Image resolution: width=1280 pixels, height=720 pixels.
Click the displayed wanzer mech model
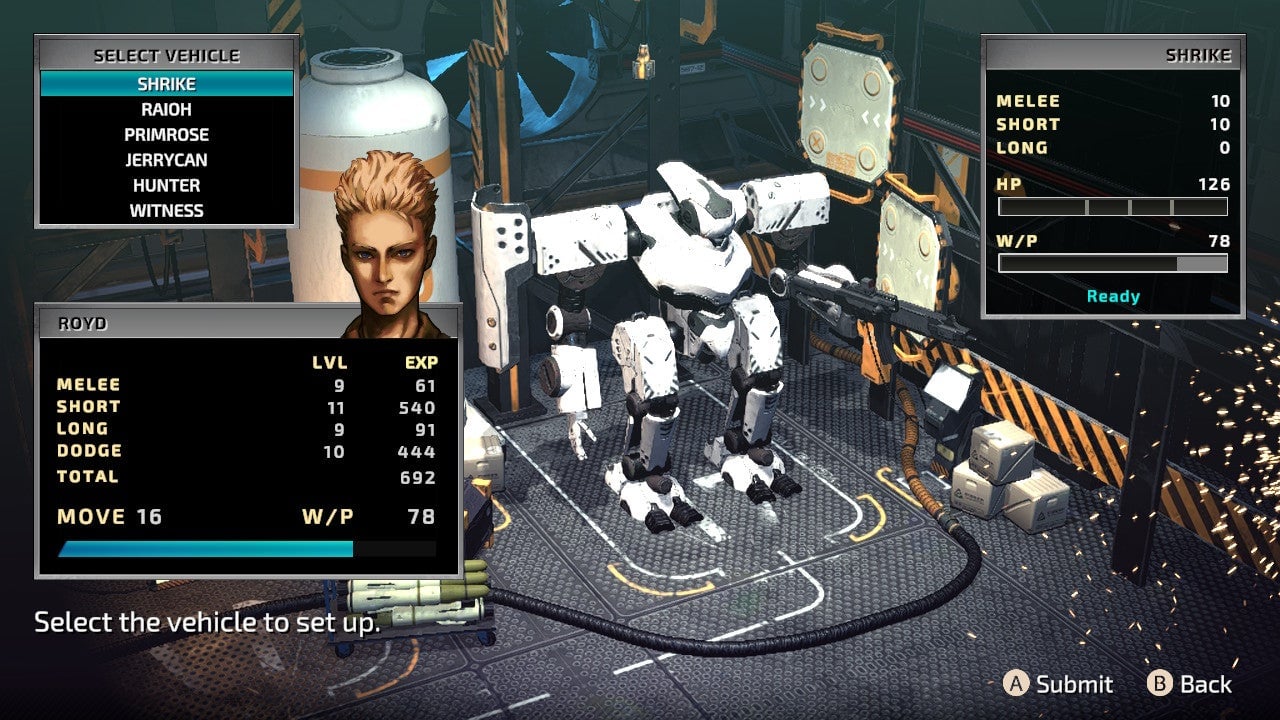click(690, 320)
